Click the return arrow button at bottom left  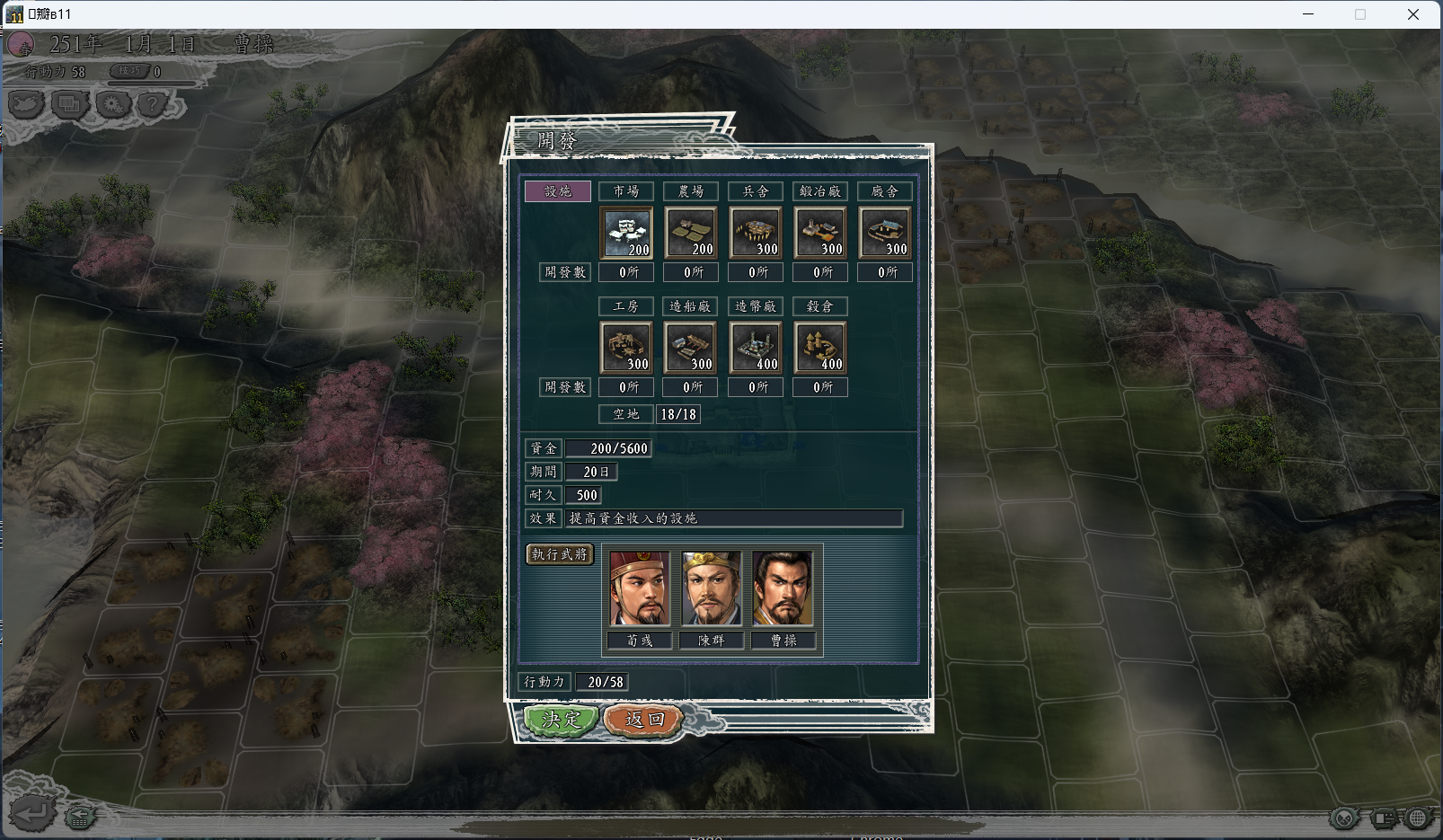point(31,814)
